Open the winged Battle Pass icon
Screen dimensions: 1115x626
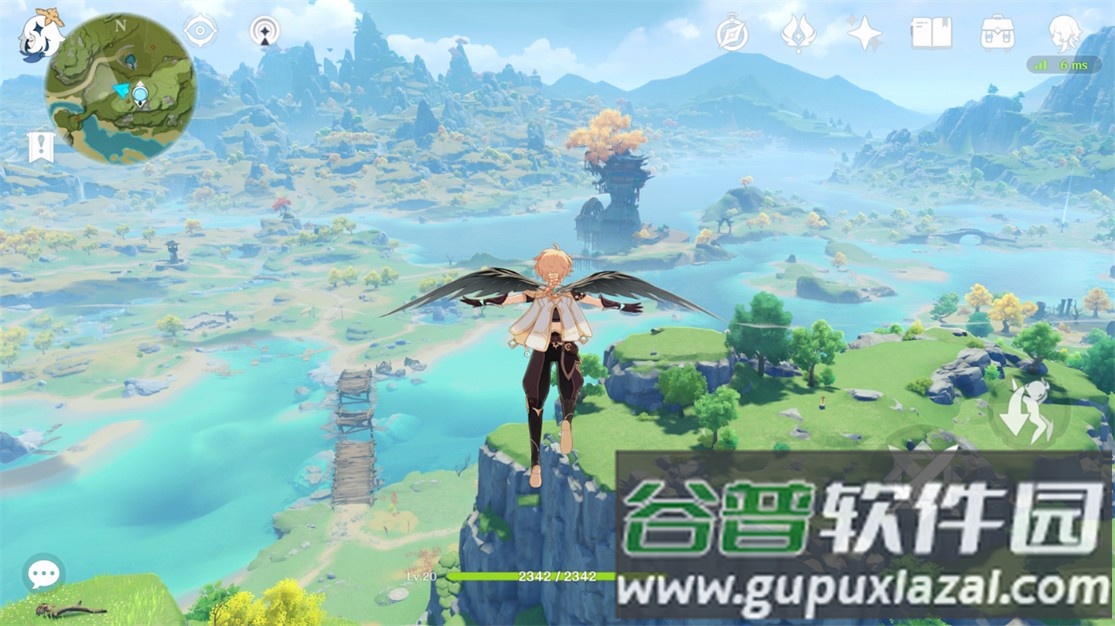[797, 34]
